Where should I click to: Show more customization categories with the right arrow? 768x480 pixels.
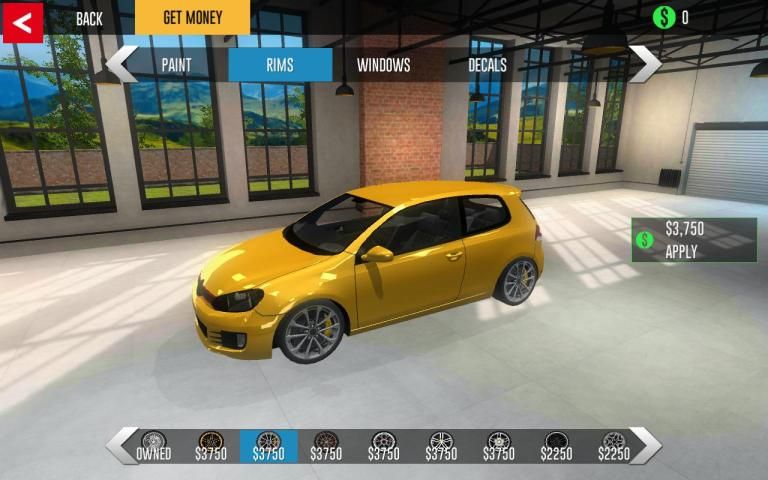(x=645, y=63)
